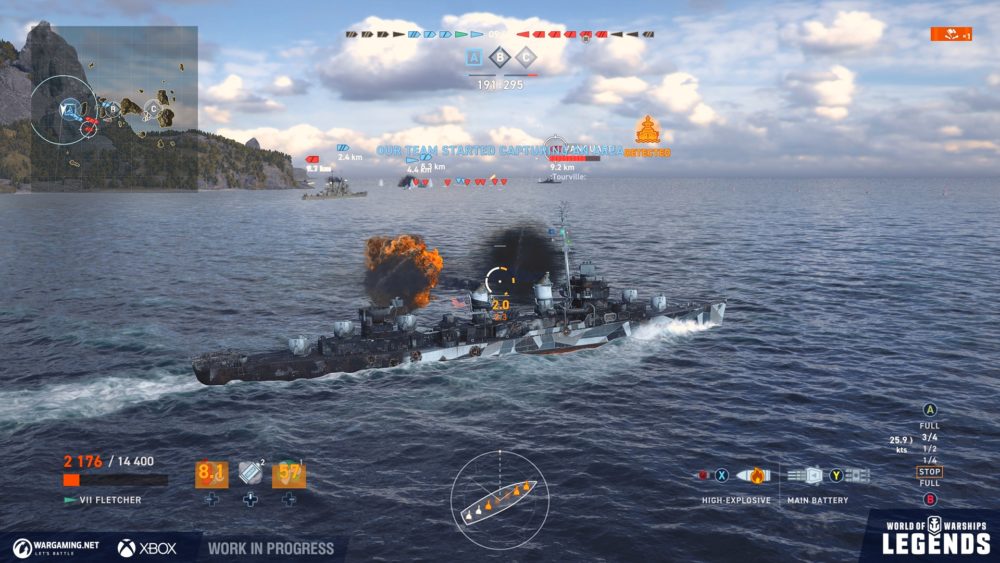
Task: Set throttle to 1/4 speed
Action: (929, 460)
